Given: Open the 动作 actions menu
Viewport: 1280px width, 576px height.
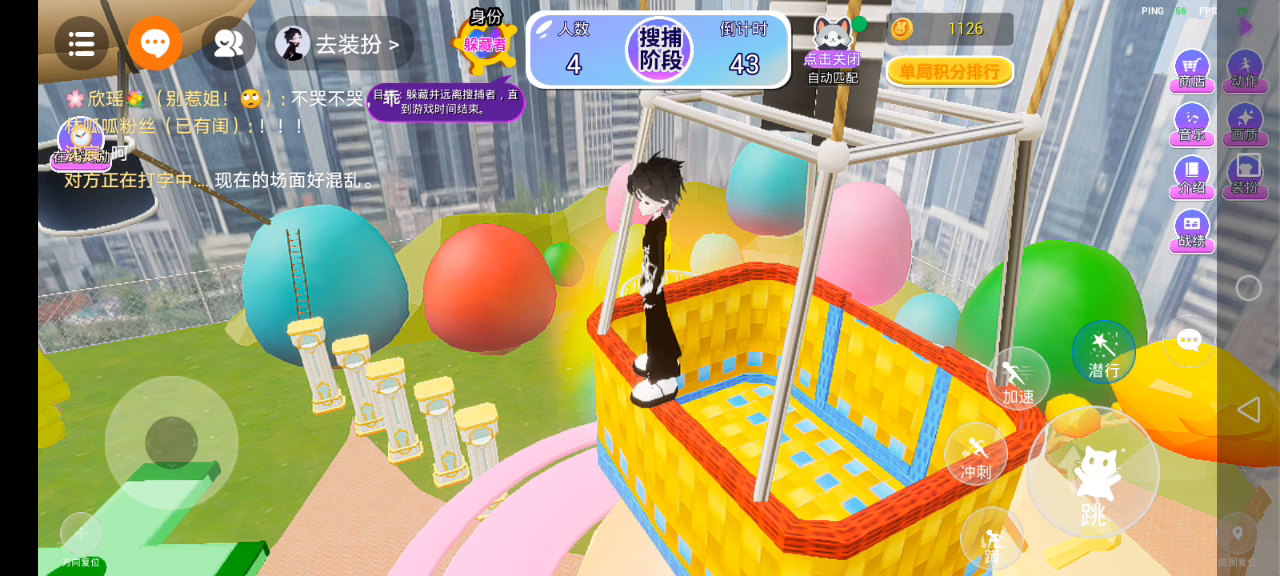Looking at the screenshot, I should pos(1244,70).
